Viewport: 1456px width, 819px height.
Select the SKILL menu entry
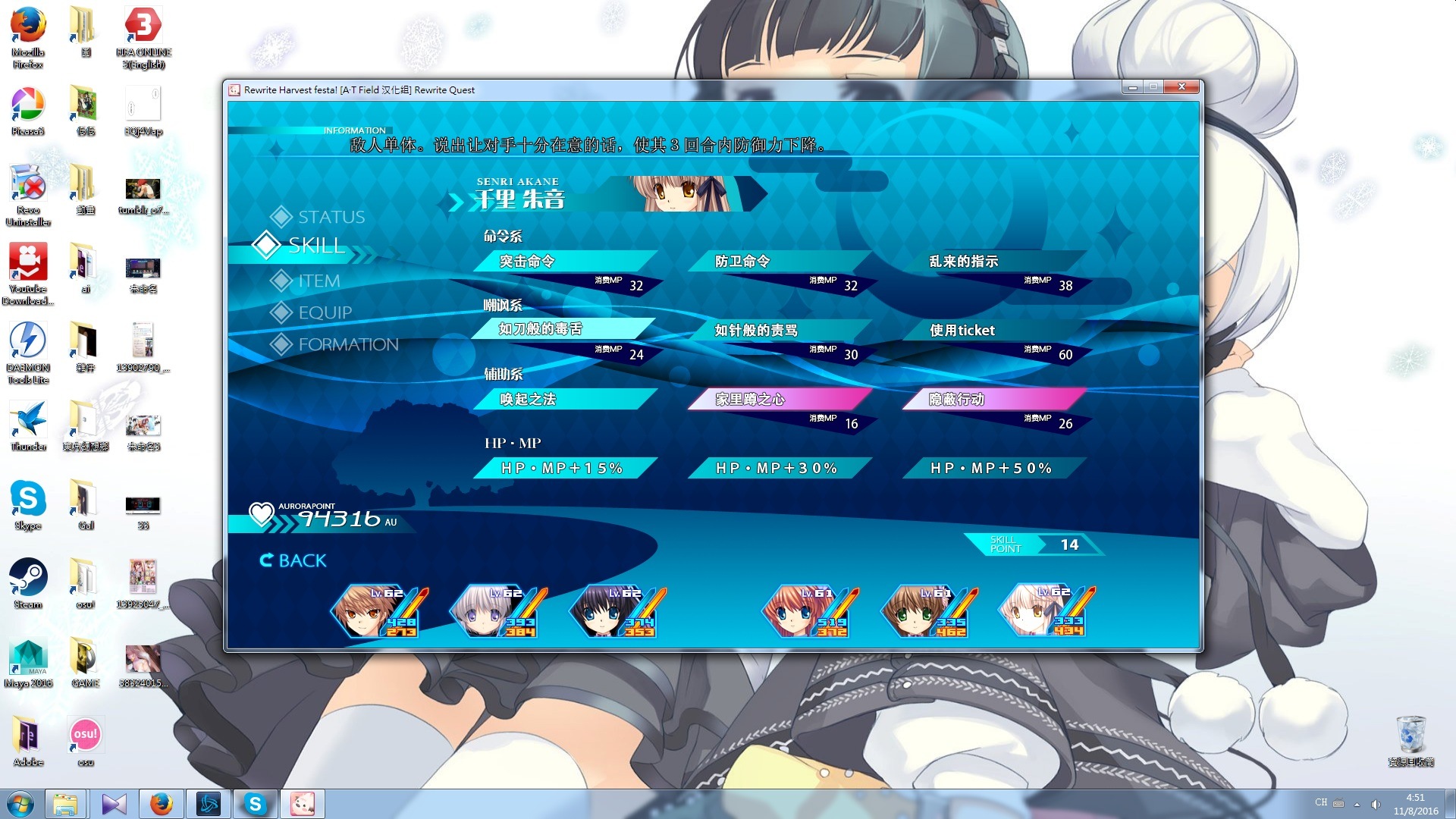pos(316,245)
